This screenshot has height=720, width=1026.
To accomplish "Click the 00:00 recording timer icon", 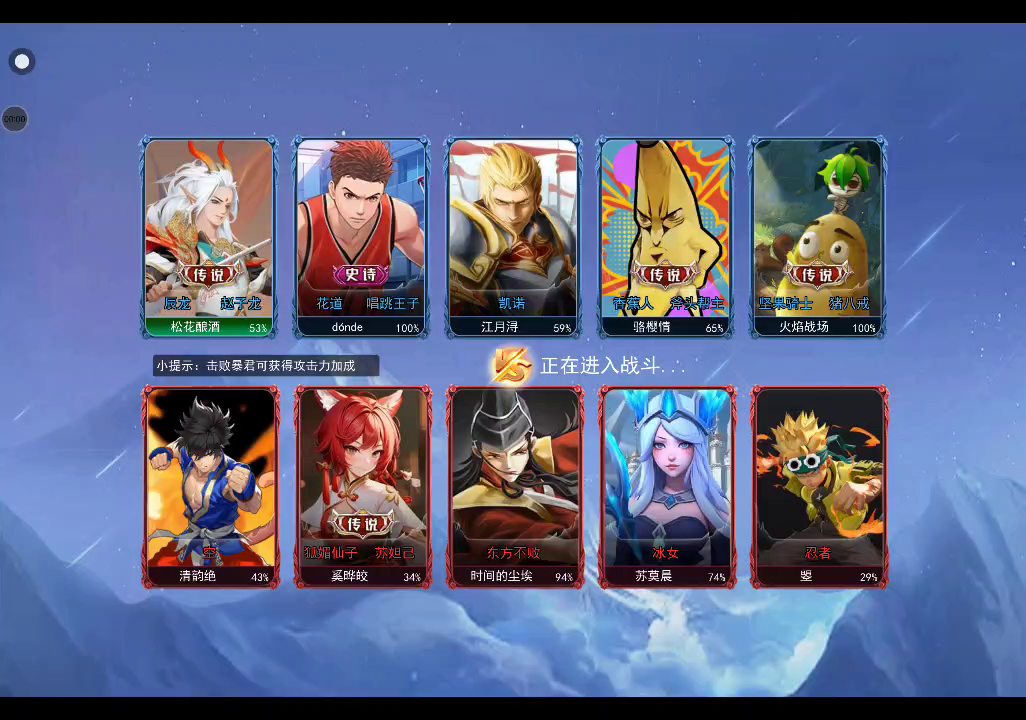I will click(x=14, y=119).
